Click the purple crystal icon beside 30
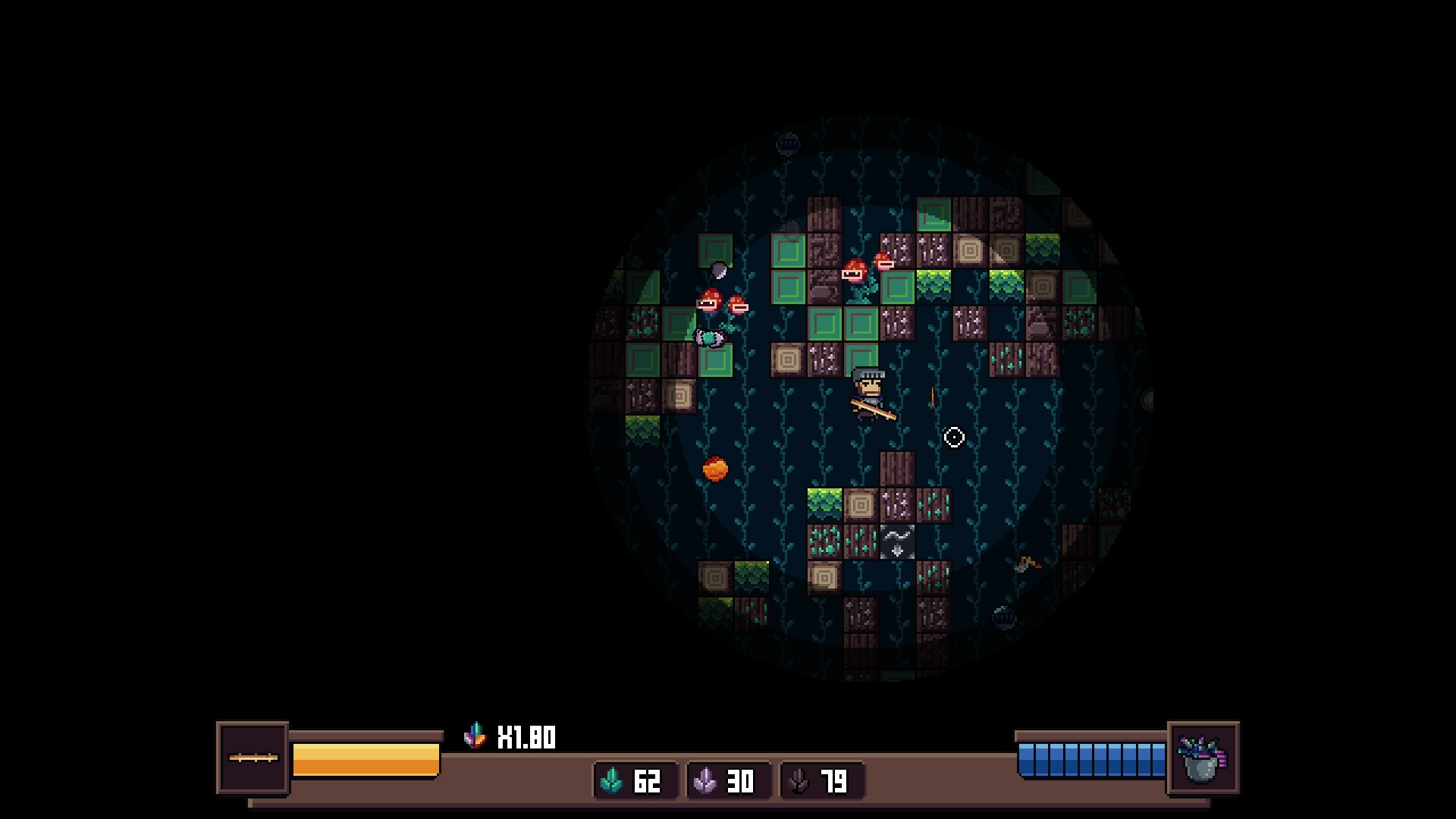 tap(704, 781)
